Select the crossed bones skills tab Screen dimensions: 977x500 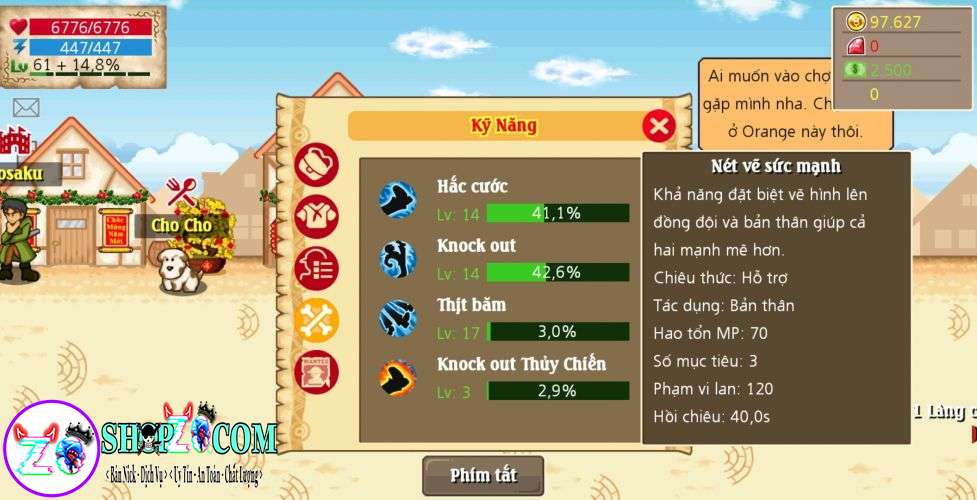pos(316,320)
